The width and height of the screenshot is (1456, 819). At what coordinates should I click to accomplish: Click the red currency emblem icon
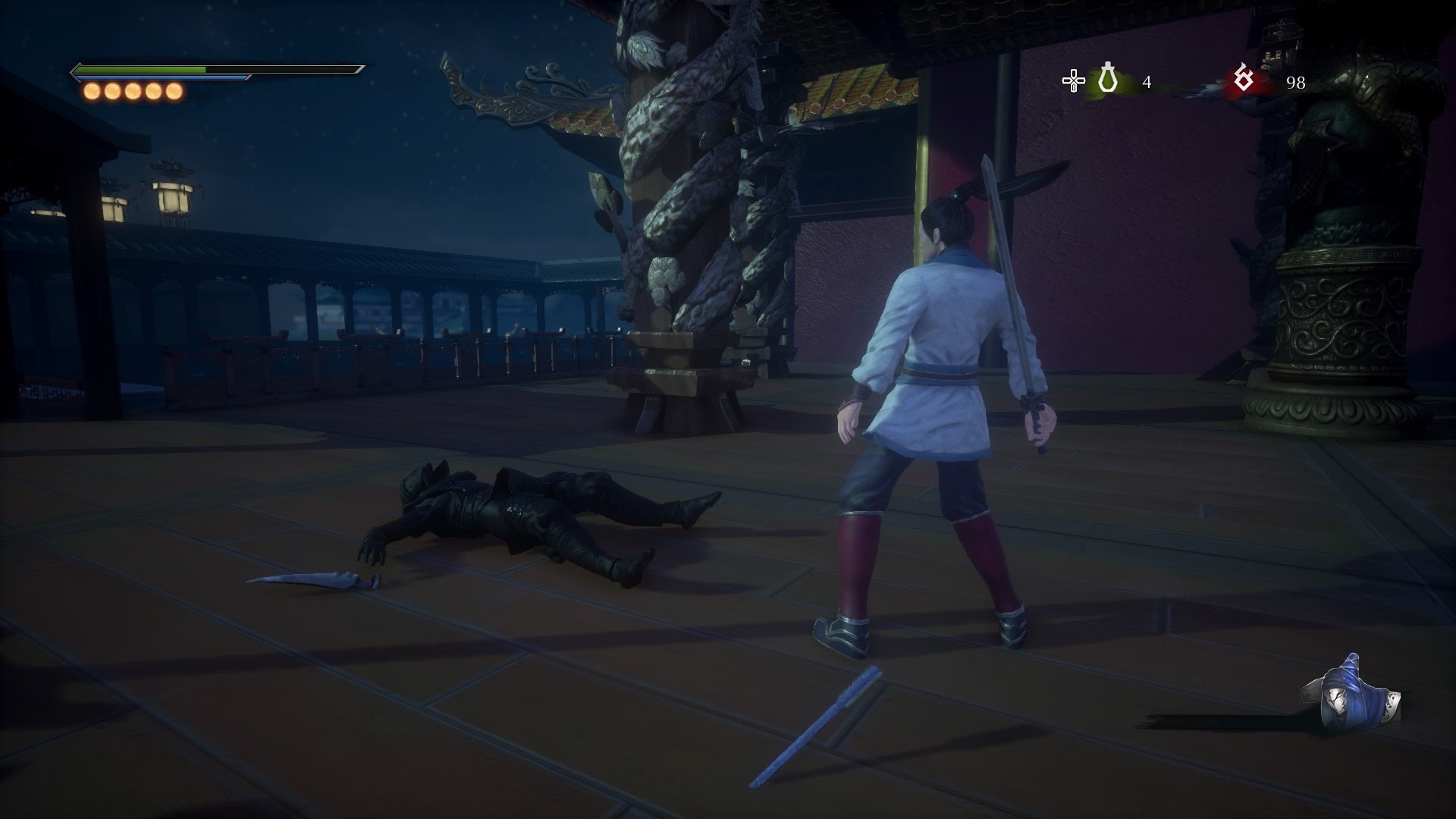1243,79
